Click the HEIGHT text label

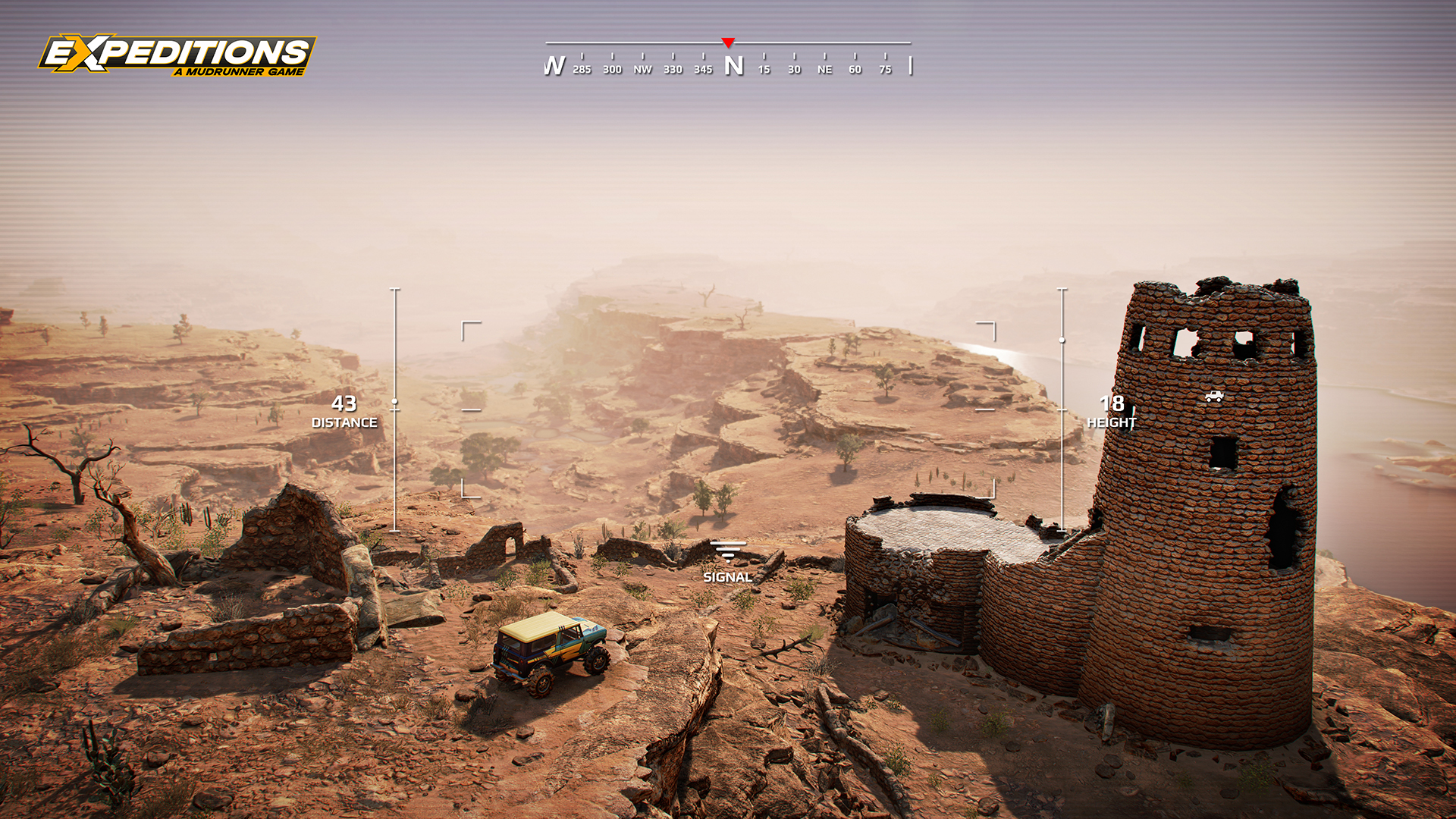pos(1112,423)
